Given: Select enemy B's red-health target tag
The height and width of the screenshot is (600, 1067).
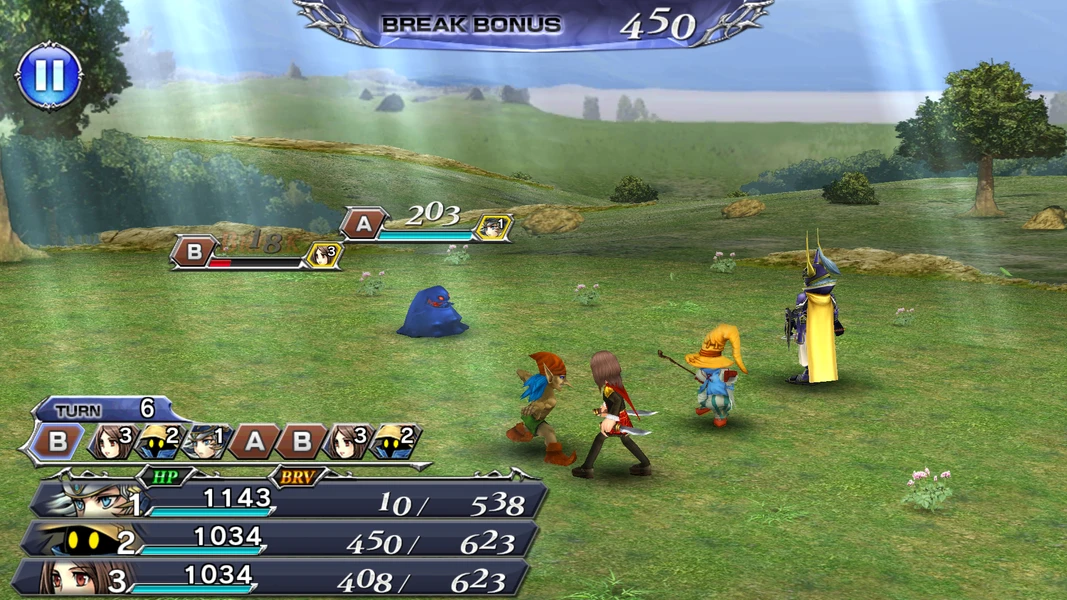Looking at the screenshot, I should coord(192,252).
